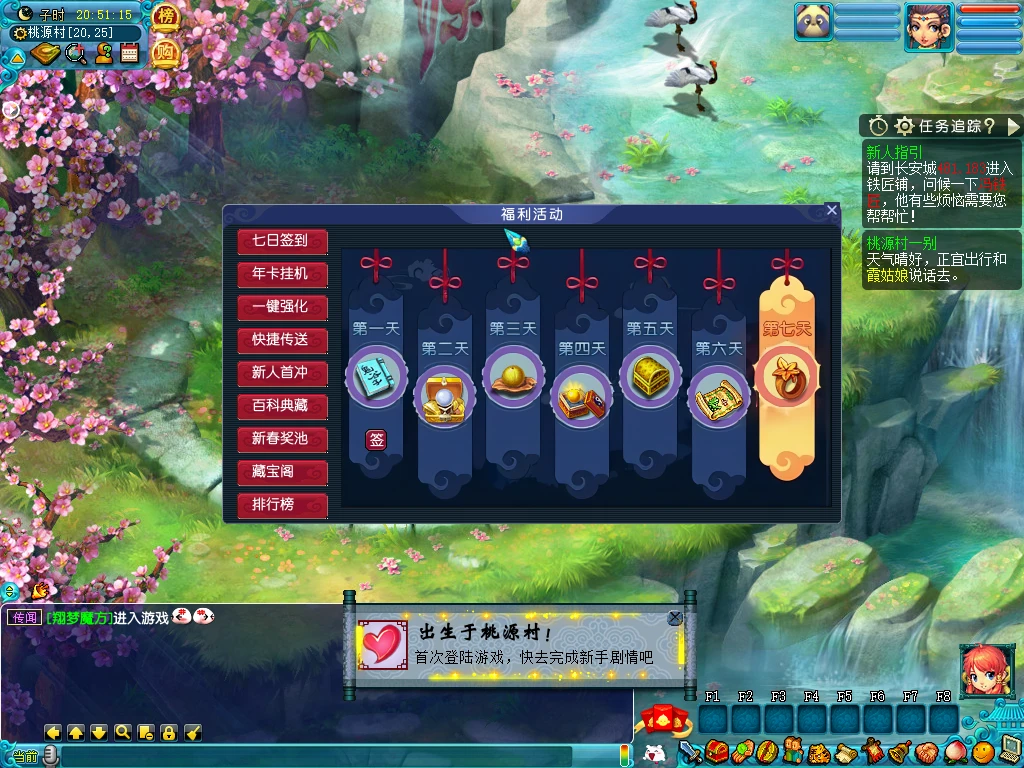Switch to the 年卡挂机 tab
The height and width of the screenshot is (768, 1024).
[282, 274]
